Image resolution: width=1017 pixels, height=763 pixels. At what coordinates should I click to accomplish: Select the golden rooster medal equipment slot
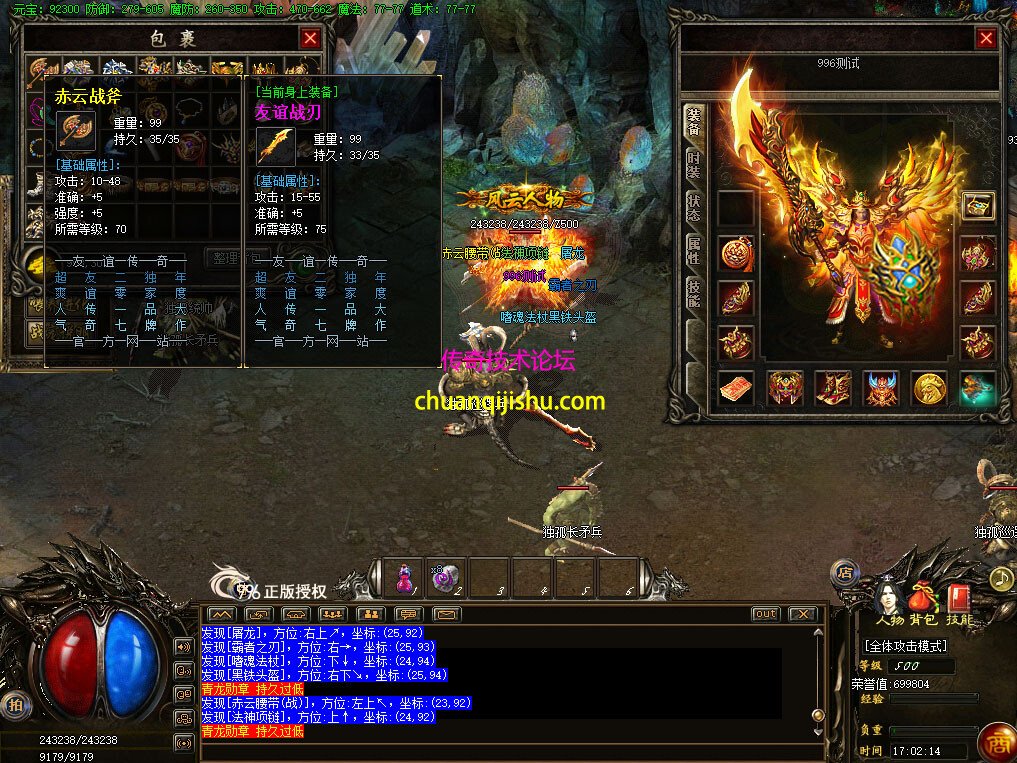pyautogui.click(x=931, y=388)
